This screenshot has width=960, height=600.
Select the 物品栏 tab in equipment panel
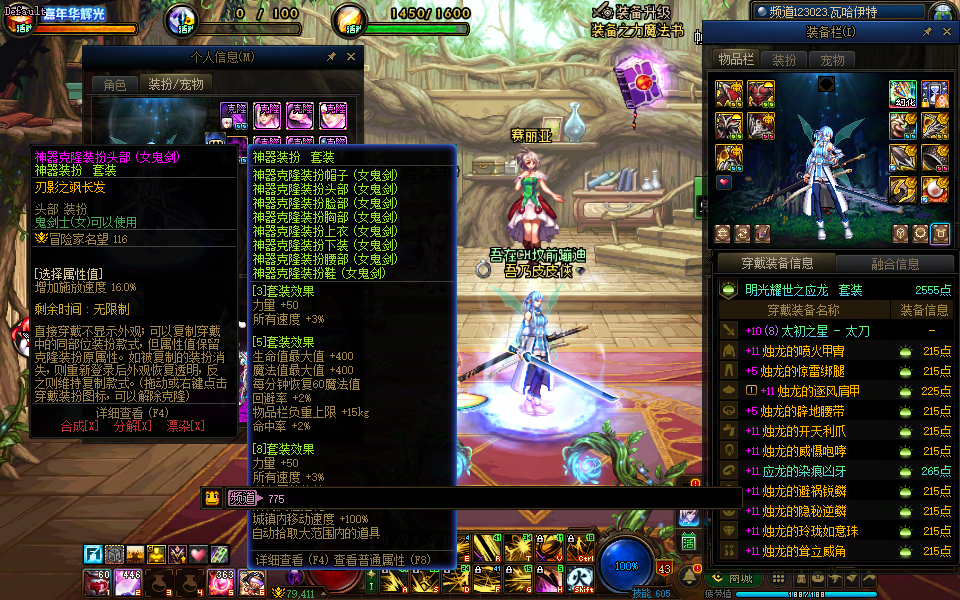[736, 60]
